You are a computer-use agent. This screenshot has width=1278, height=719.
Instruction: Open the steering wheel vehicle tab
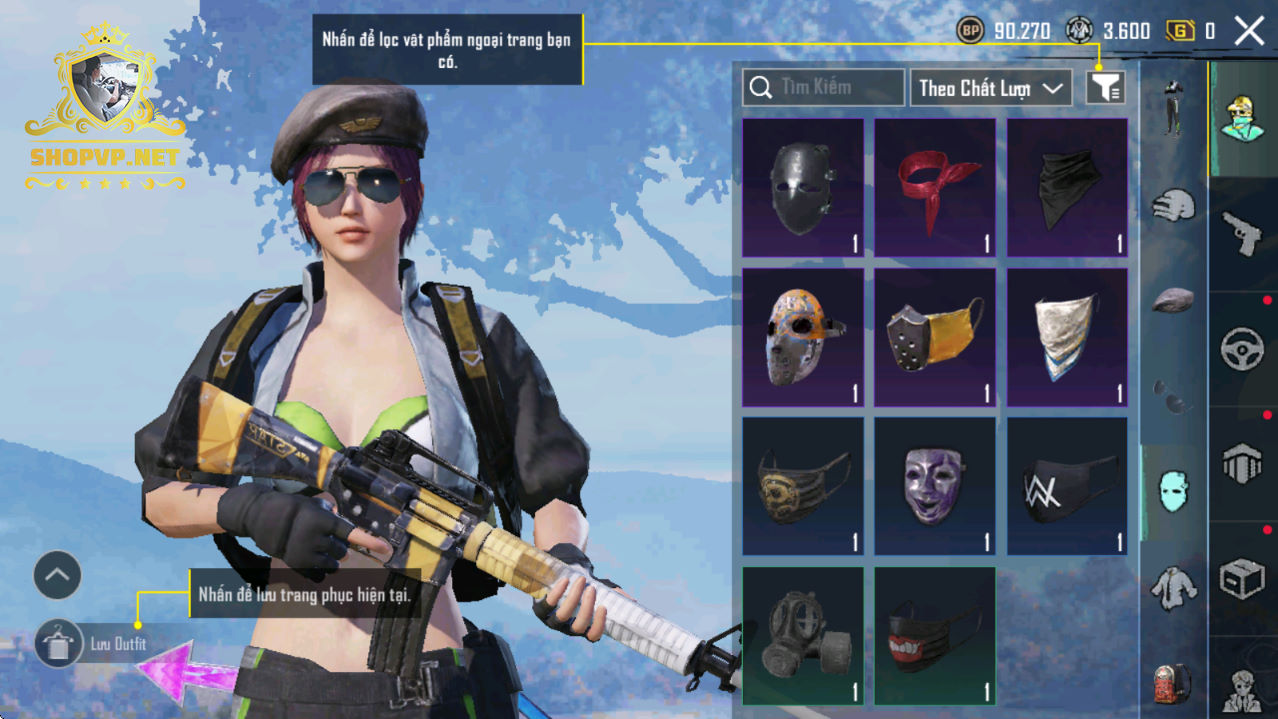(x=1242, y=350)
